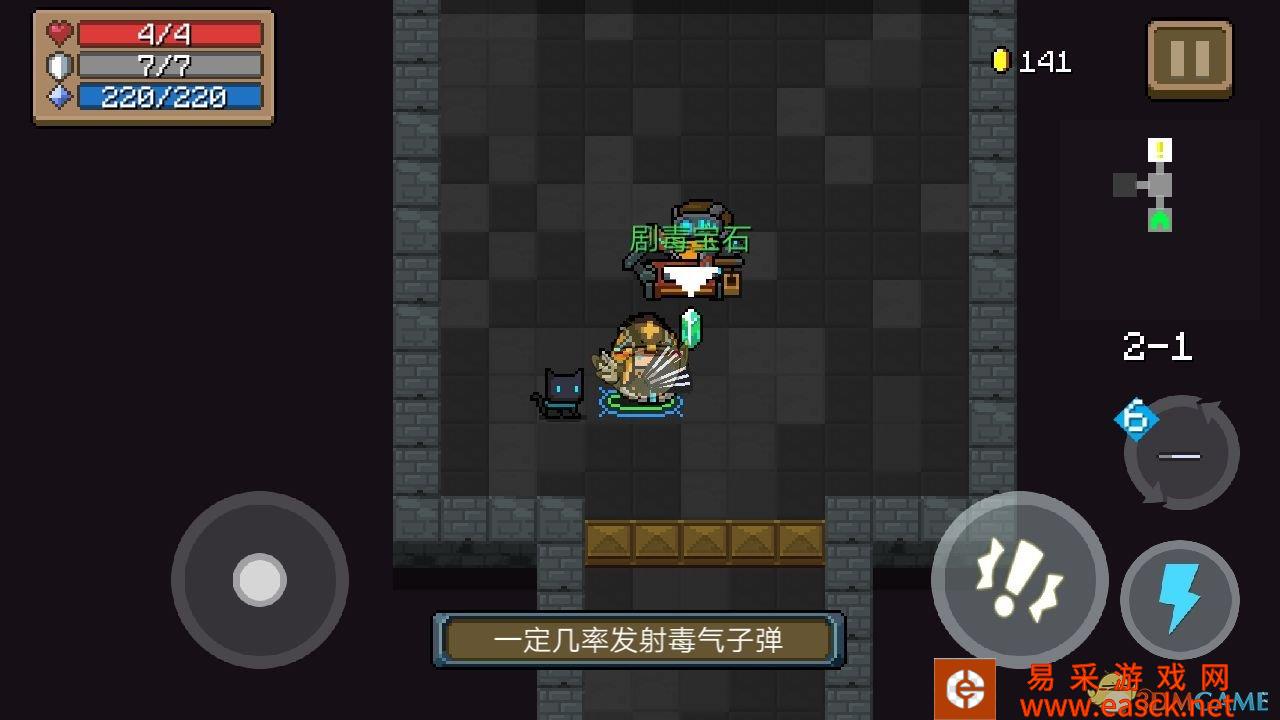
Task: Tap the 2-1 level indicator
Action: pos(1156,347)
